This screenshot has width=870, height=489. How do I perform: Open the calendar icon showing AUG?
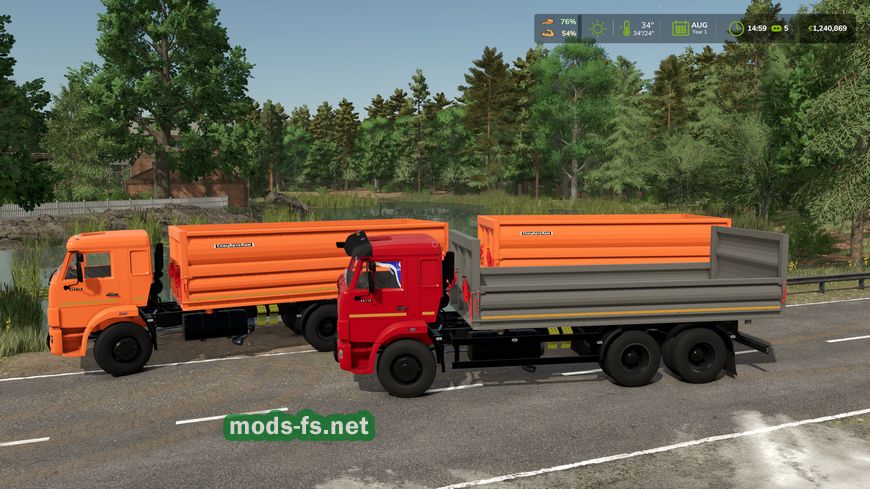(x=680, y=28)
